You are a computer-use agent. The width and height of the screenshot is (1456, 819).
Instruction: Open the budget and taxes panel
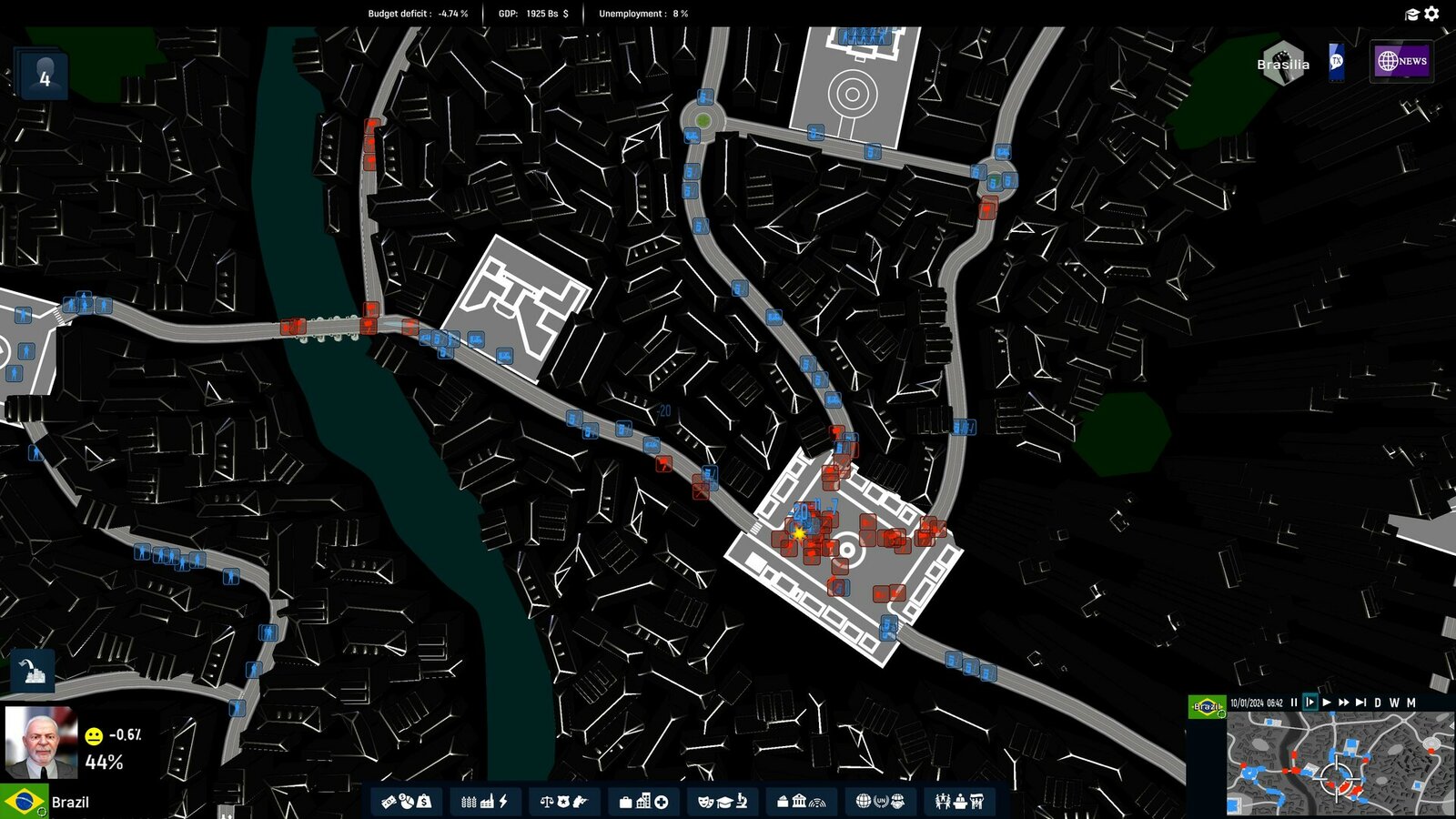405,802
